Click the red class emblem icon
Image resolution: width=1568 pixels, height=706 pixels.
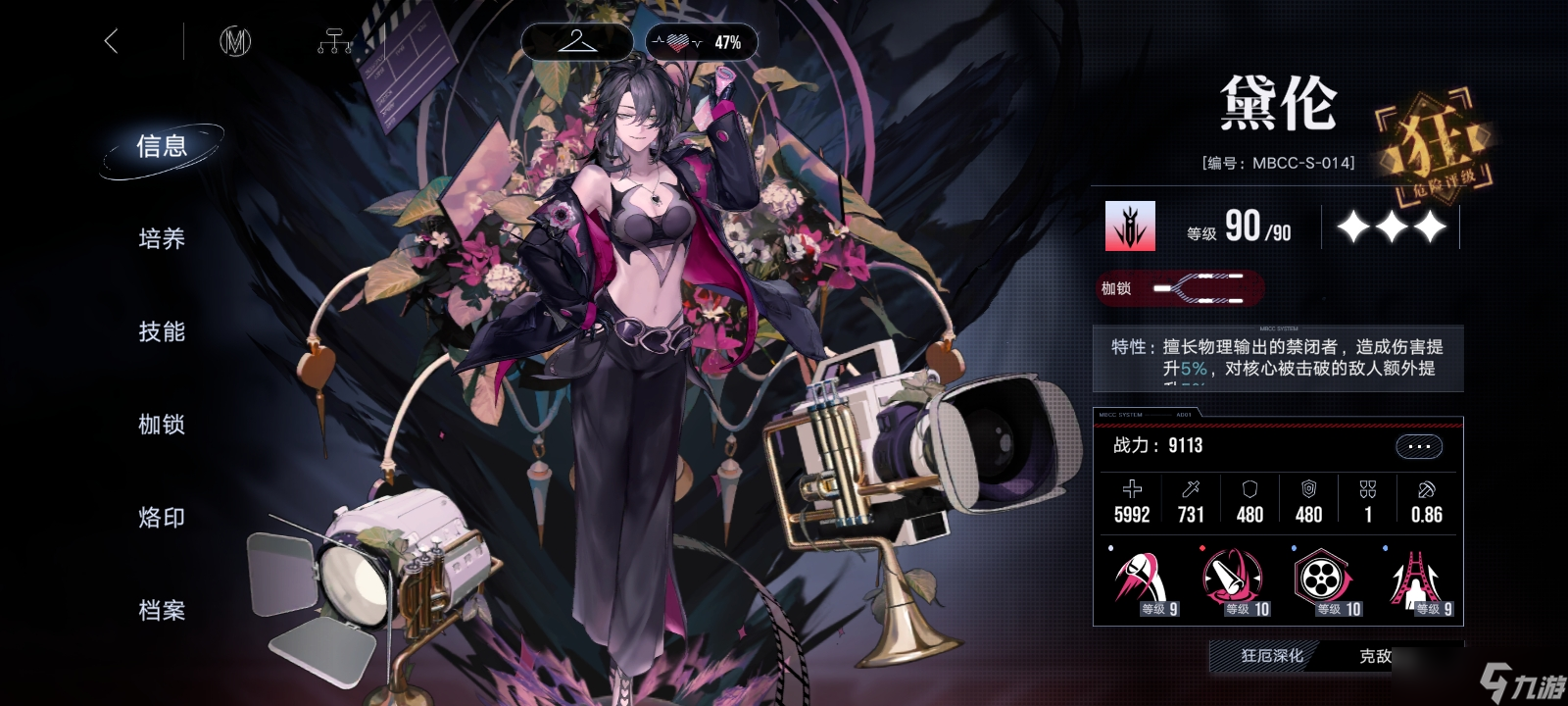(1130, 227)
